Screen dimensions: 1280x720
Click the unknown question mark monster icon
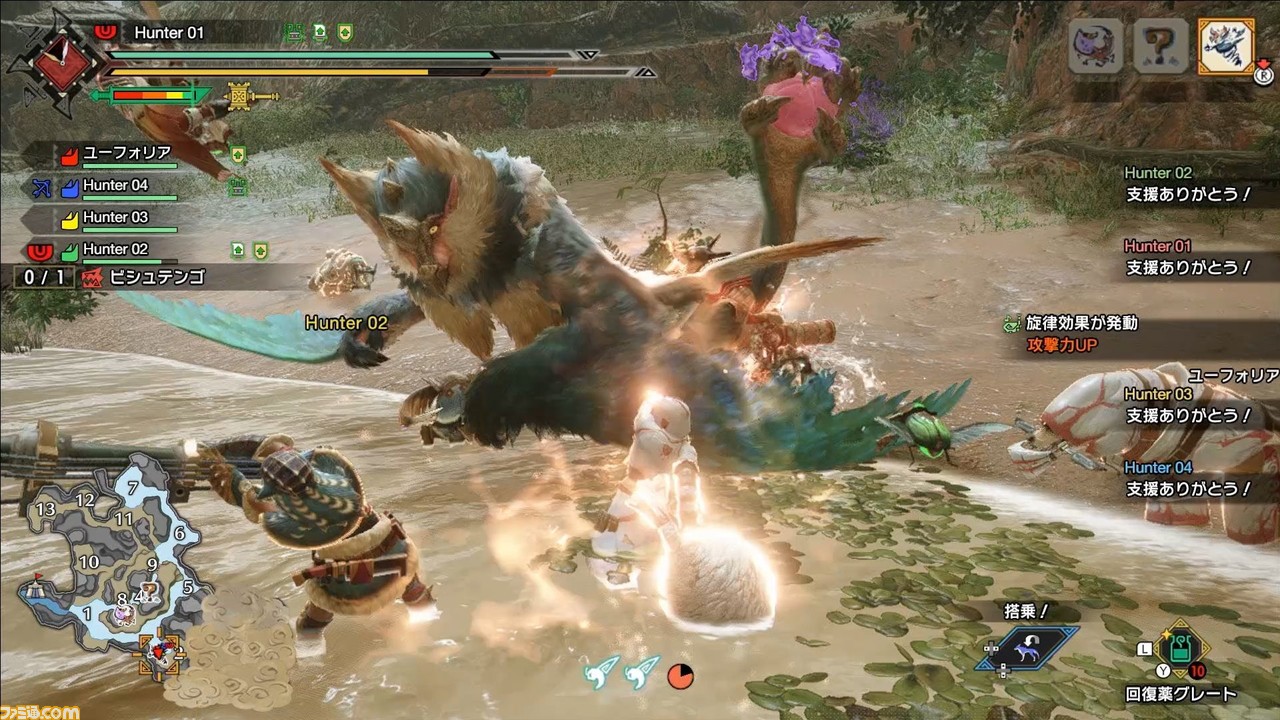tap(1160, 46)
